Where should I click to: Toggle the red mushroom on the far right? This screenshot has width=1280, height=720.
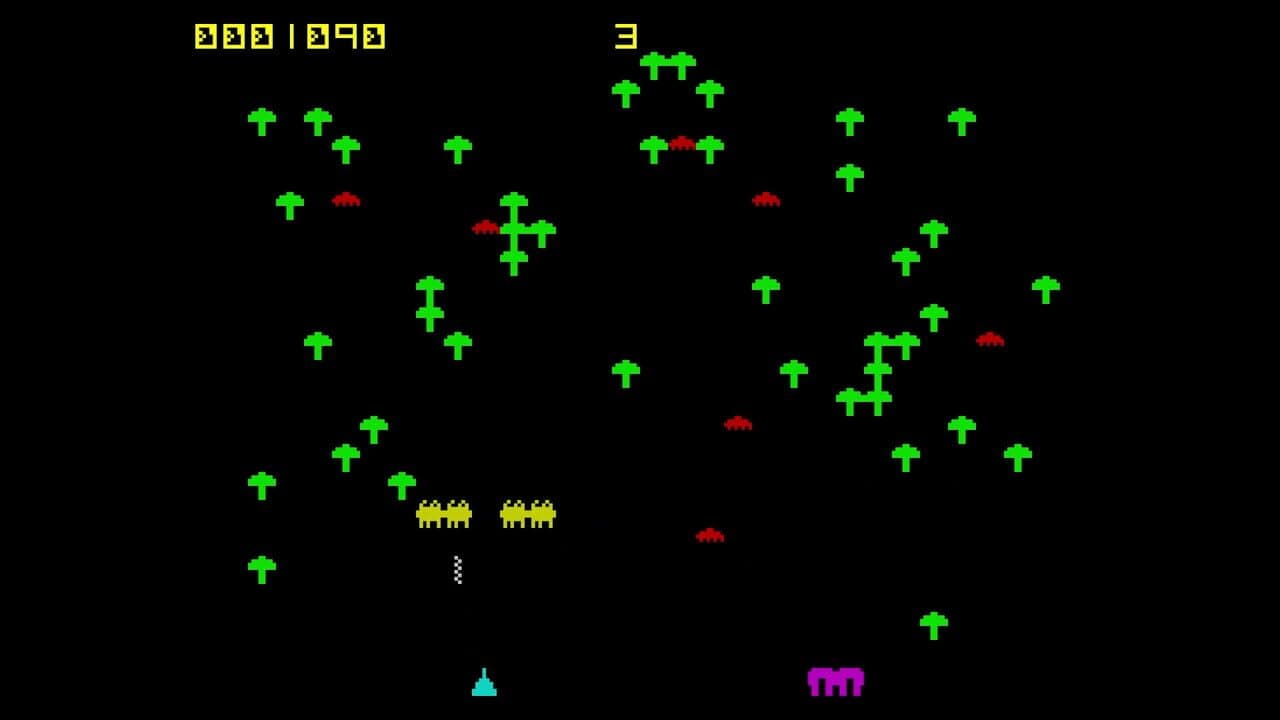(x=988, y=340)
